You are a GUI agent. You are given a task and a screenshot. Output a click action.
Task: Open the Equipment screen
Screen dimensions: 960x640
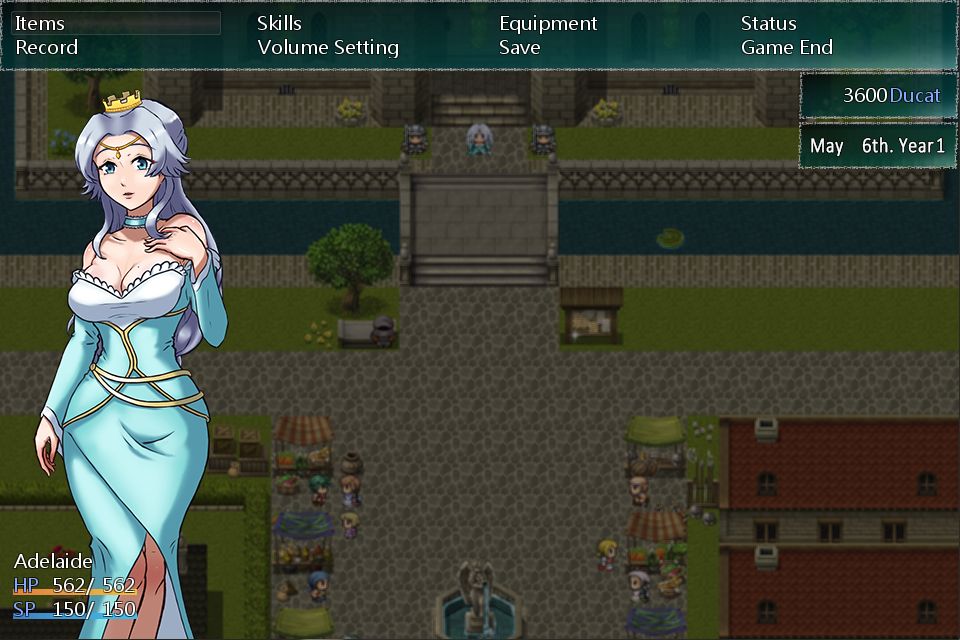coord(548,23)
